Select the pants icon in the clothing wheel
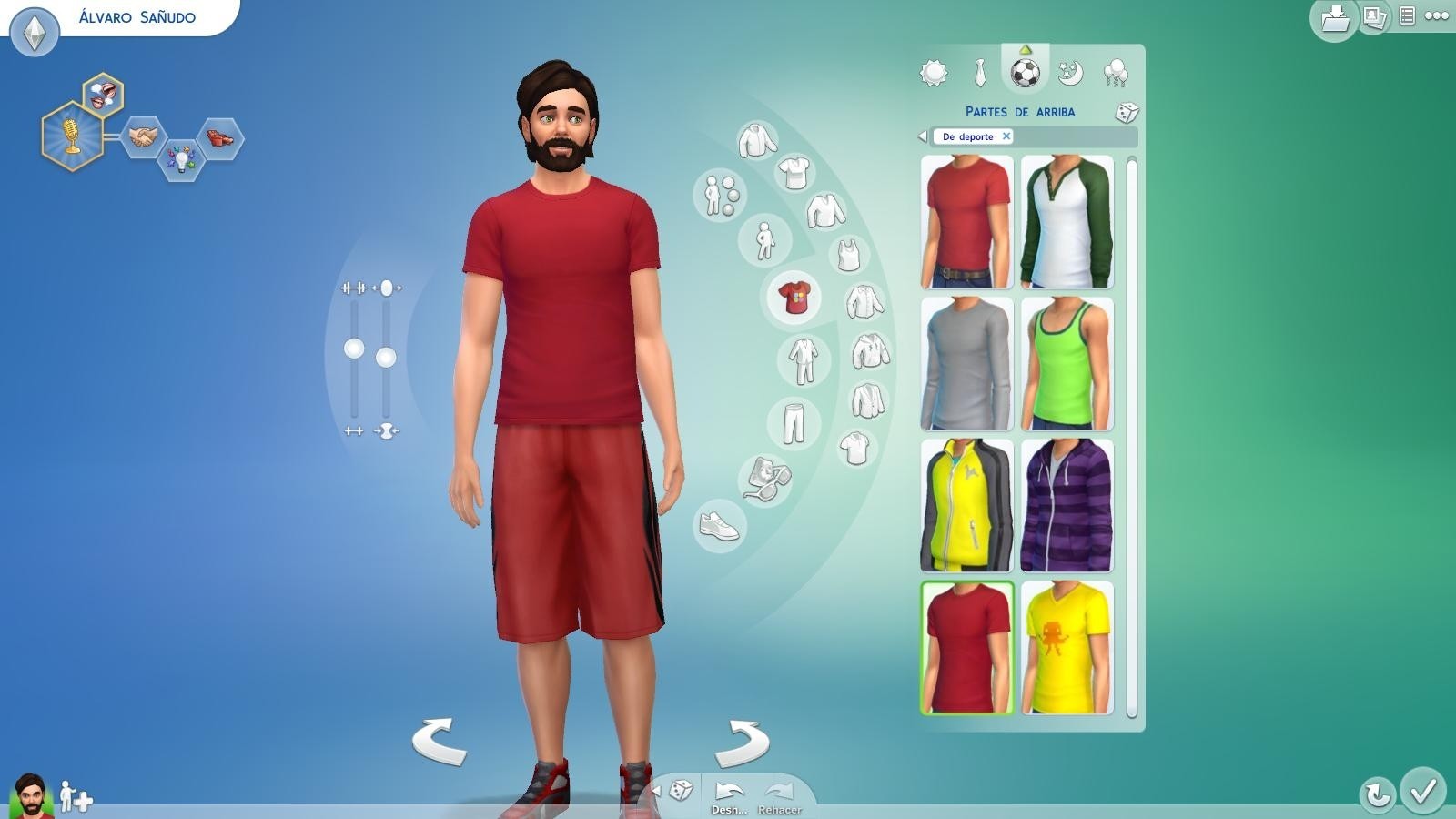Image resolution: width=1456 pixels, height=819 pixels. point(794,424)
